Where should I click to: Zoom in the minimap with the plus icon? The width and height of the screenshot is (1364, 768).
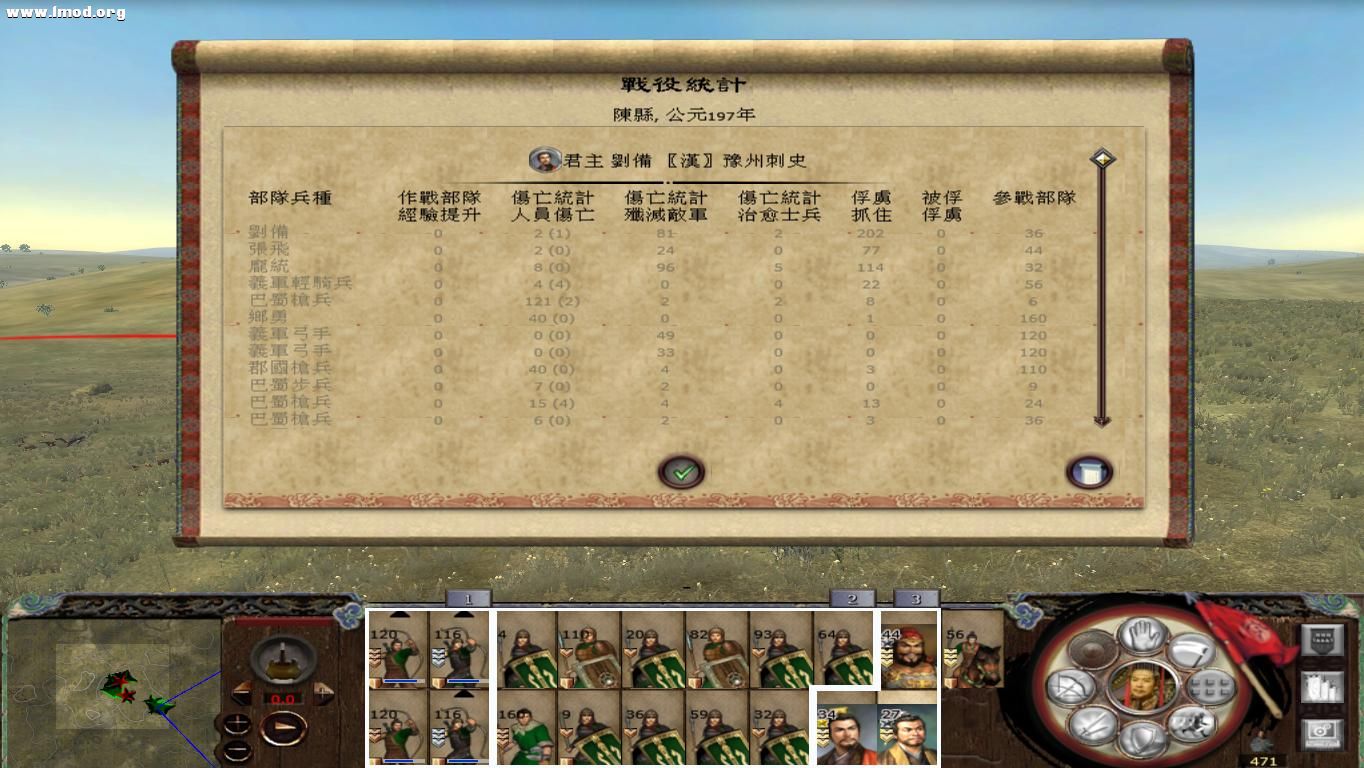pyautogui.click(x=238, y=722)
